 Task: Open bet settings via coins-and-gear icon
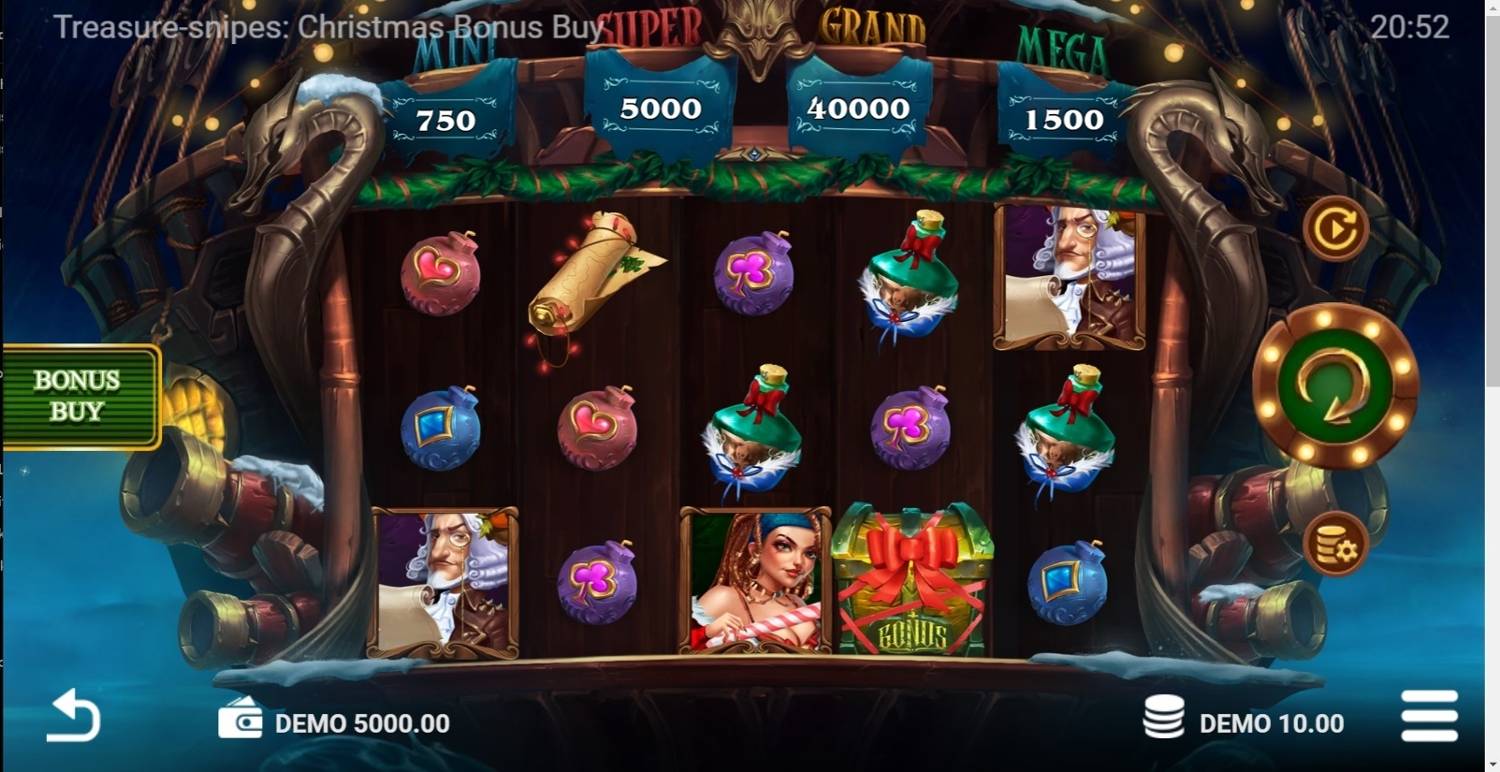(1337, 543)
